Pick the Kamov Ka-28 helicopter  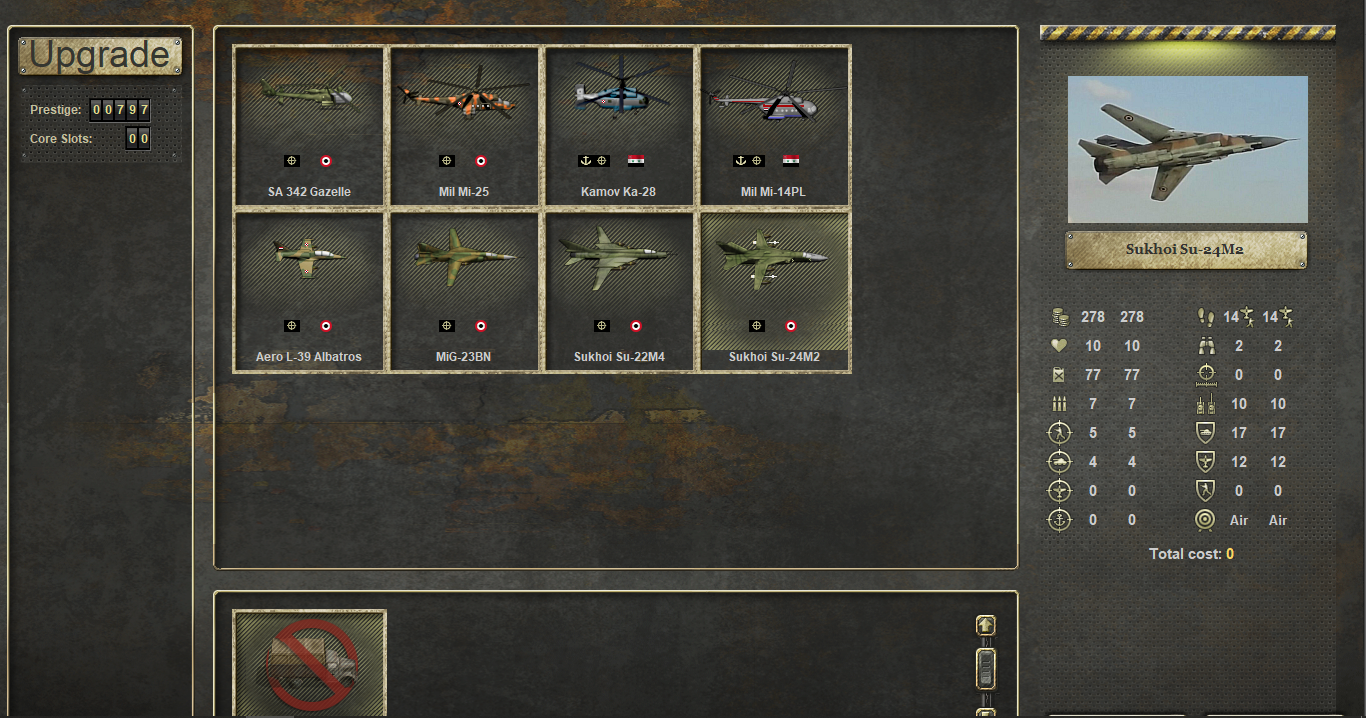[x=619, y=126]
